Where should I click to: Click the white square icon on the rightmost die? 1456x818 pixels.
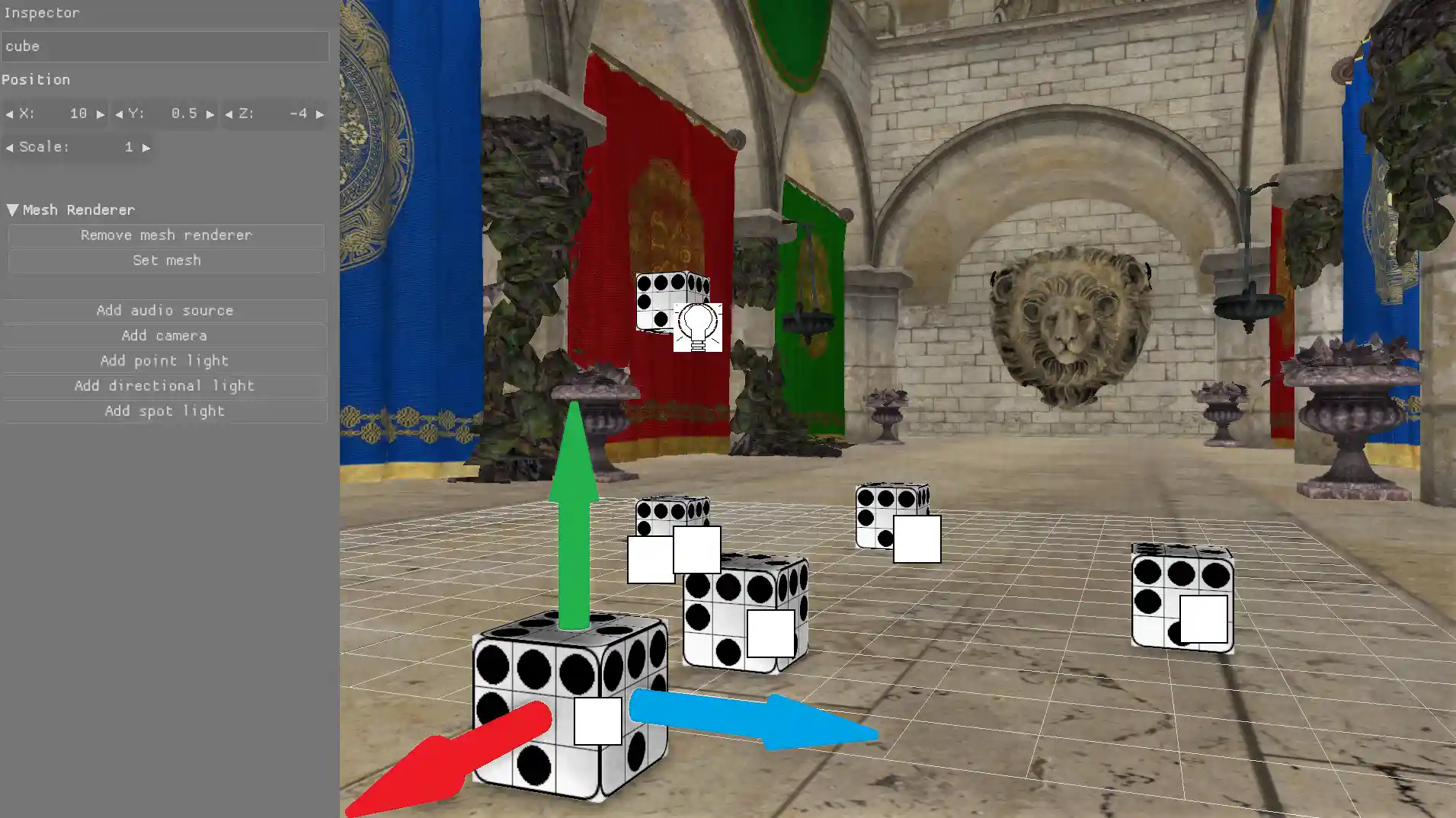click(x=1205, y=617)
